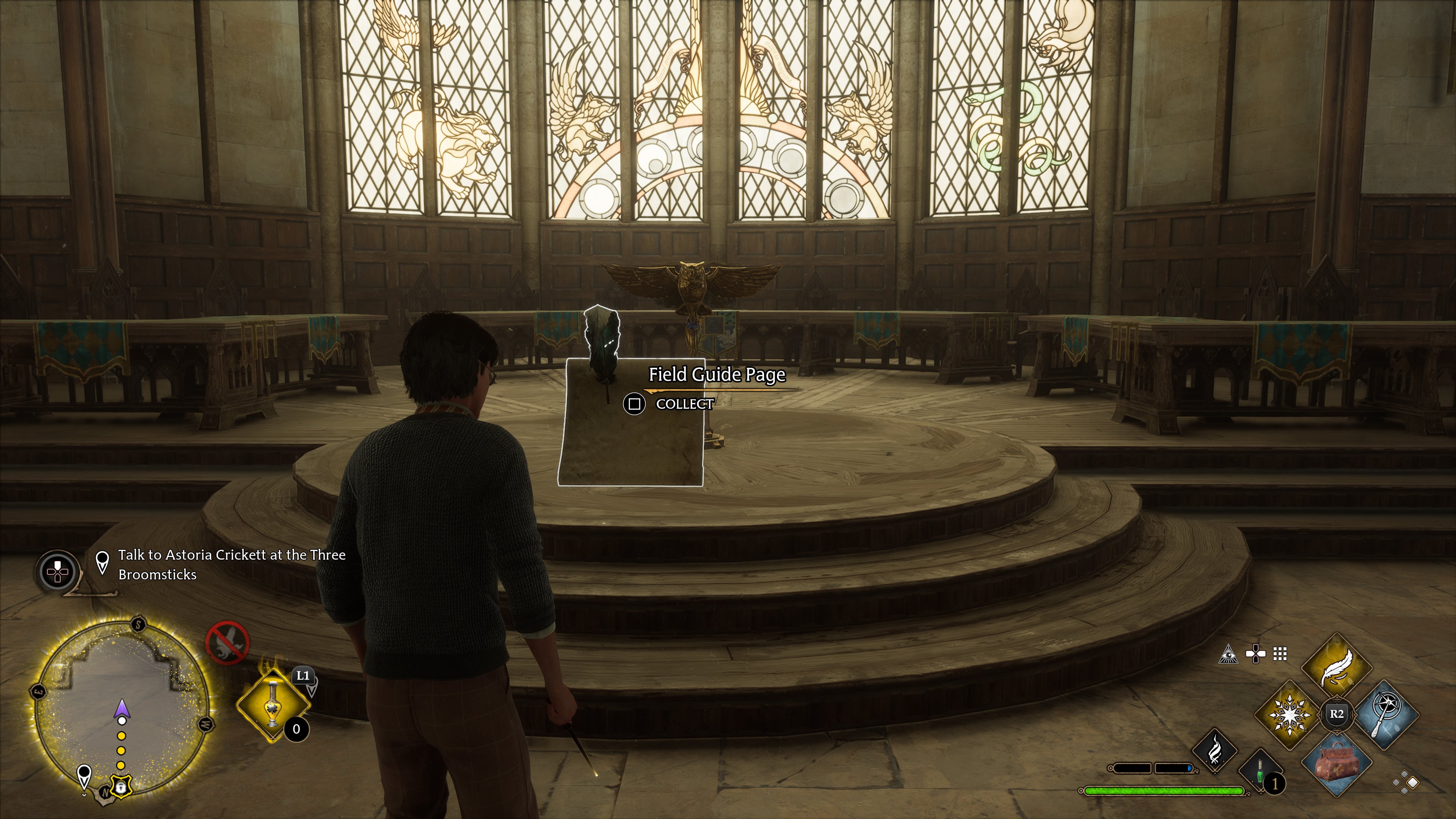Activate the ancient magic flame icon
Viewport: 1456px width, 819px height.
tap(1214, 750)
